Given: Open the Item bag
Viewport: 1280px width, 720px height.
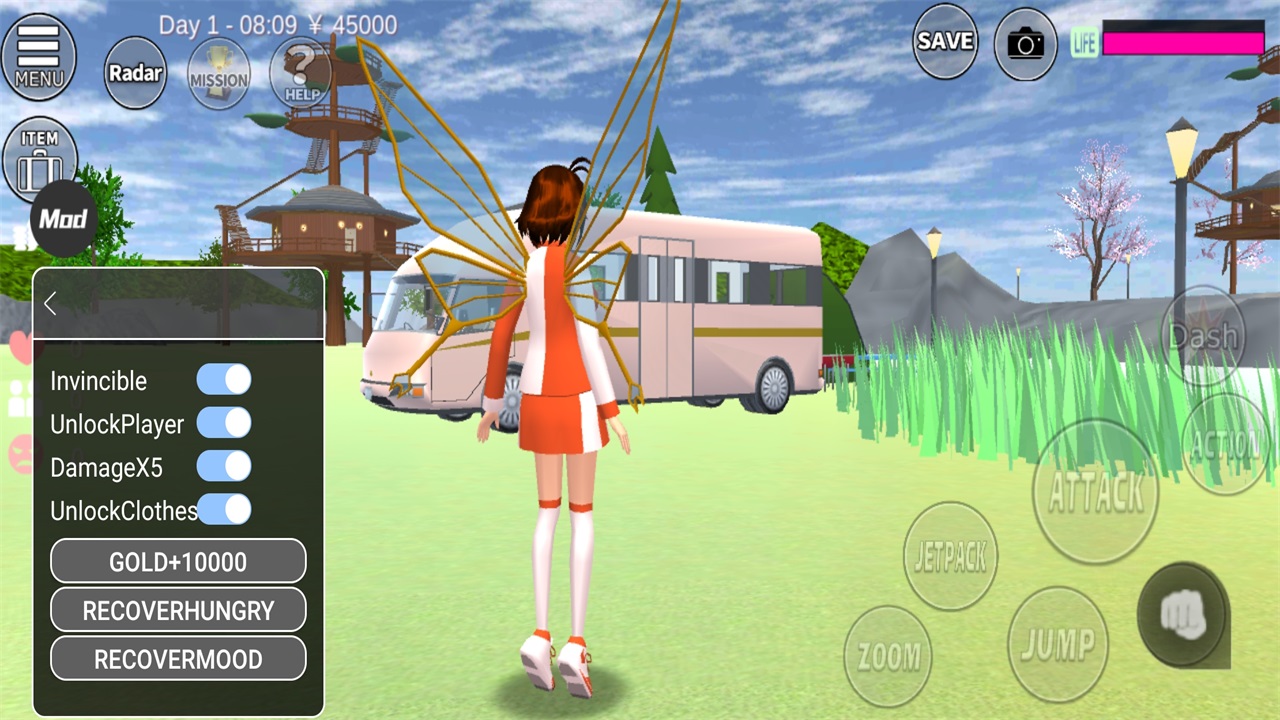Looking at the screenshot, I should click(x=40, y=158).
